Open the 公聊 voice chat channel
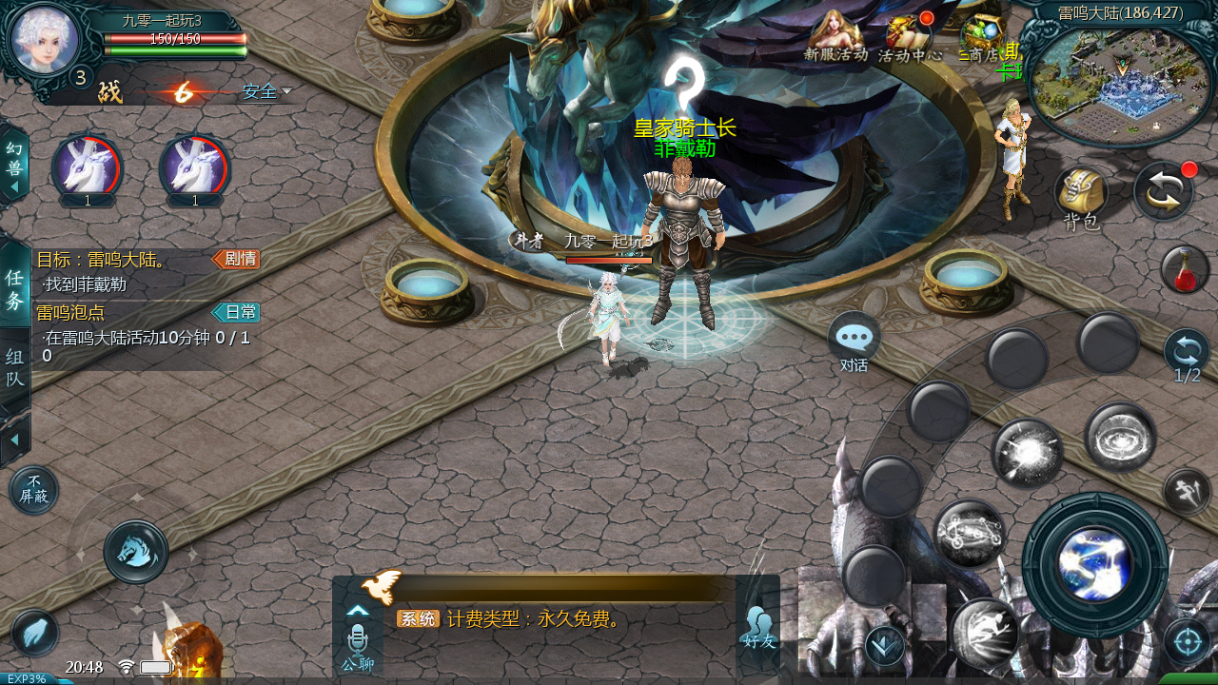The width and height of the screenshot is (1218, 685). click(x=357, y=645)
